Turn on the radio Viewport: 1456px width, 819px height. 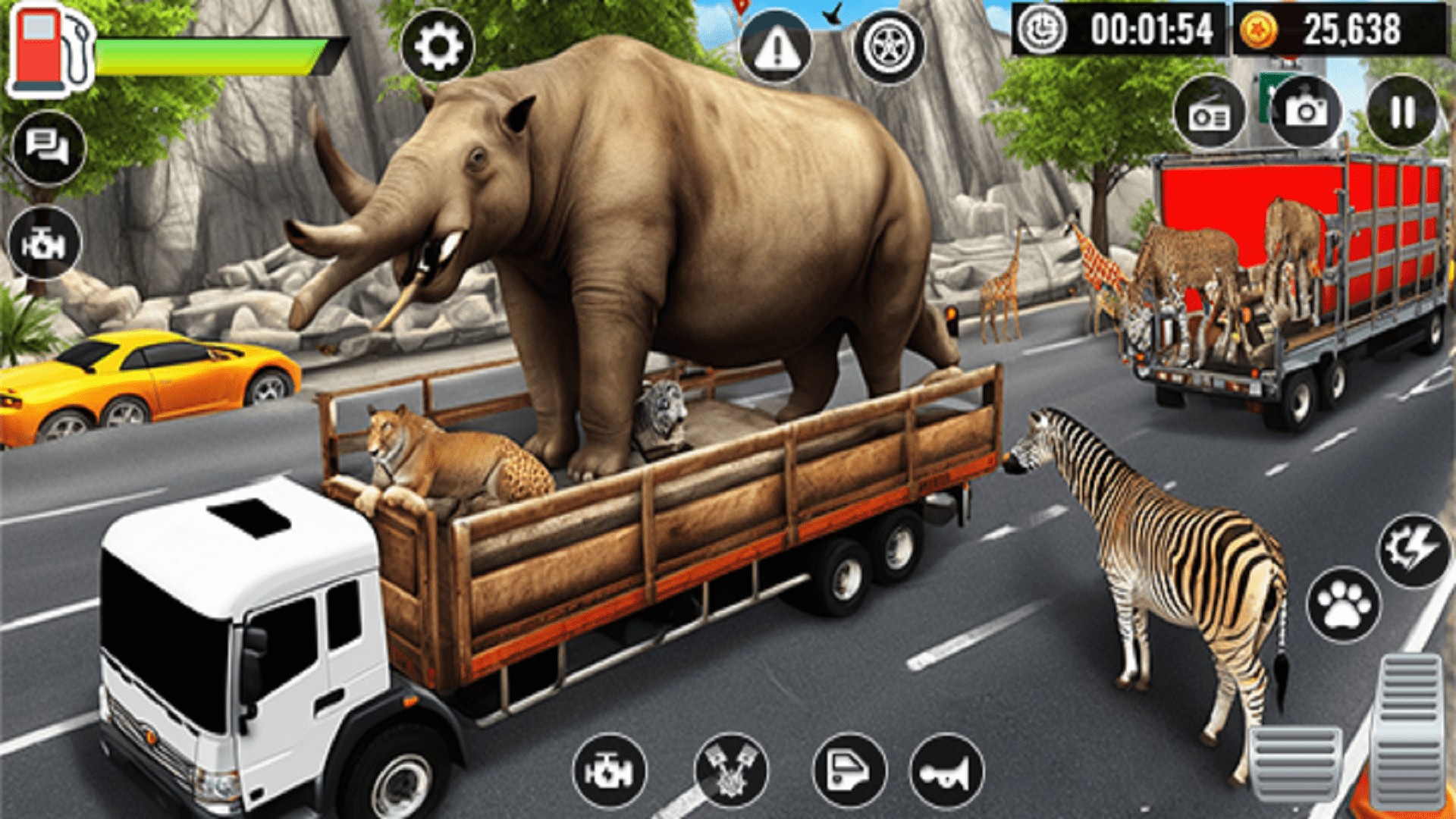tap(1210, 115)
